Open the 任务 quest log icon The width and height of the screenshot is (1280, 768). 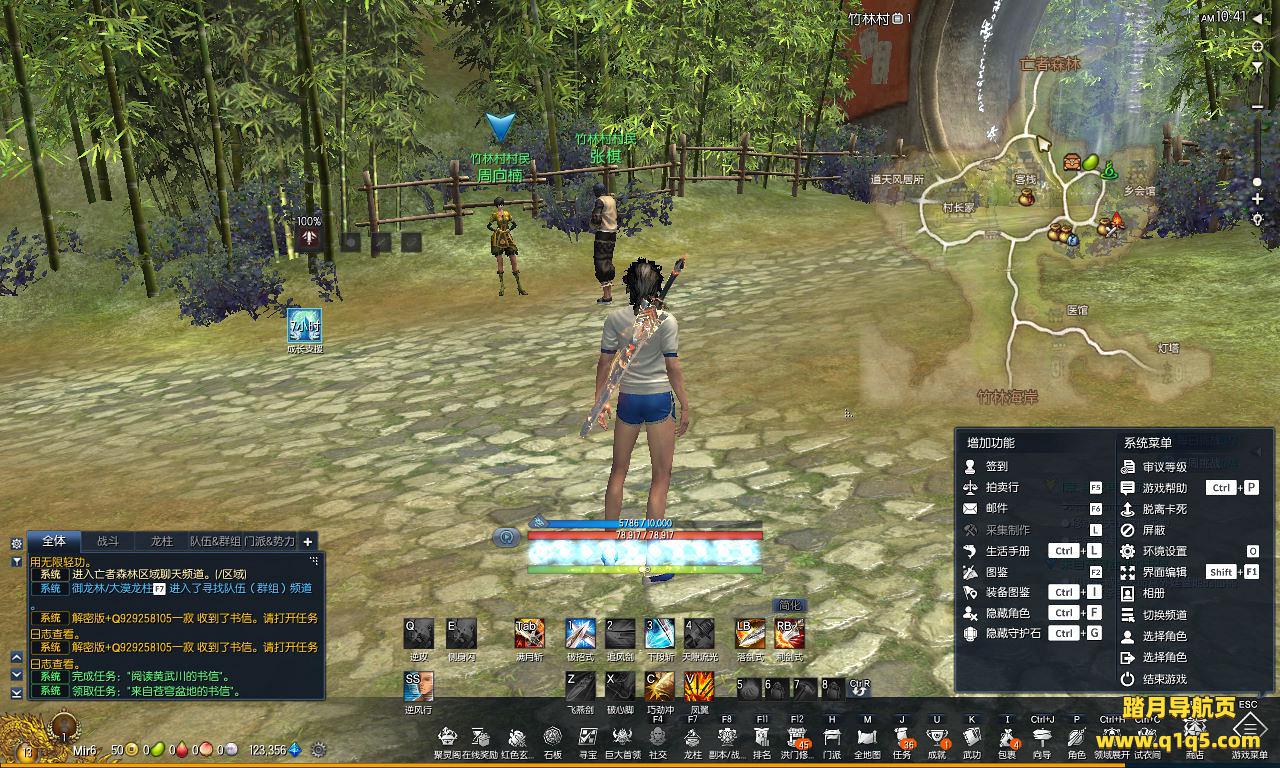(902, 738)
